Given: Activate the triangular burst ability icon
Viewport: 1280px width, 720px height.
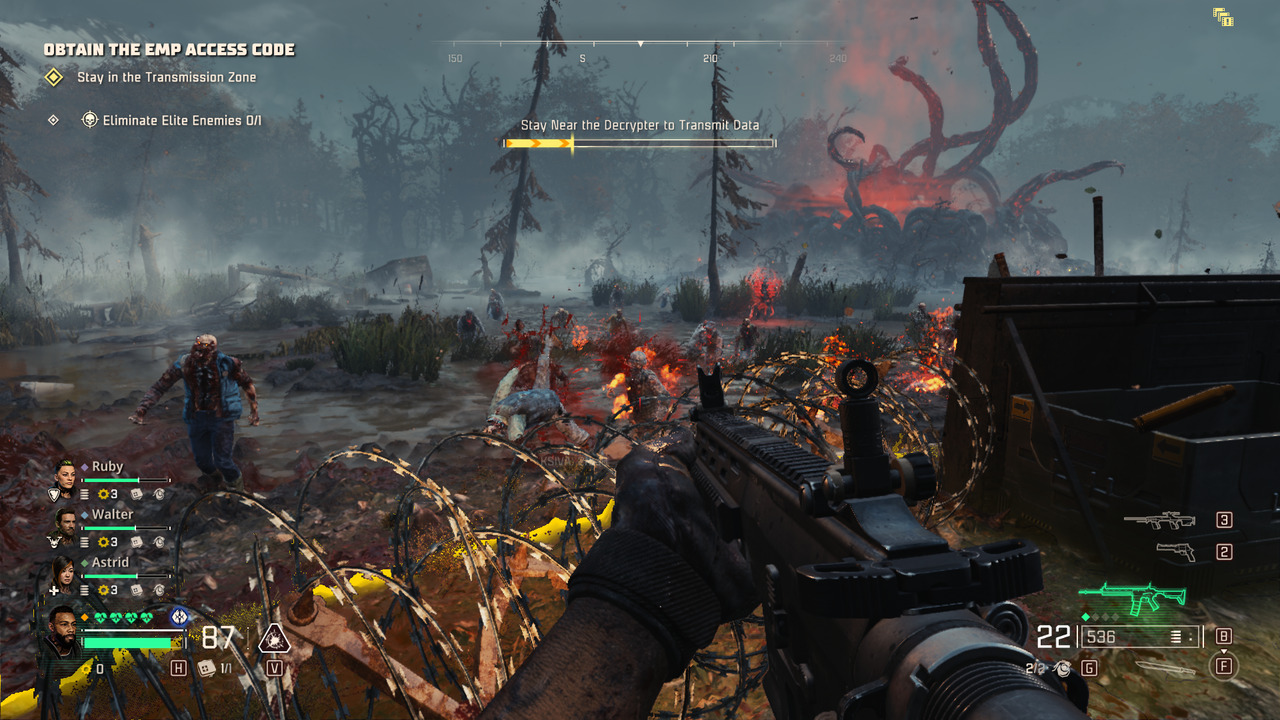Looking at the screenshot, I should tap(273, 638).
